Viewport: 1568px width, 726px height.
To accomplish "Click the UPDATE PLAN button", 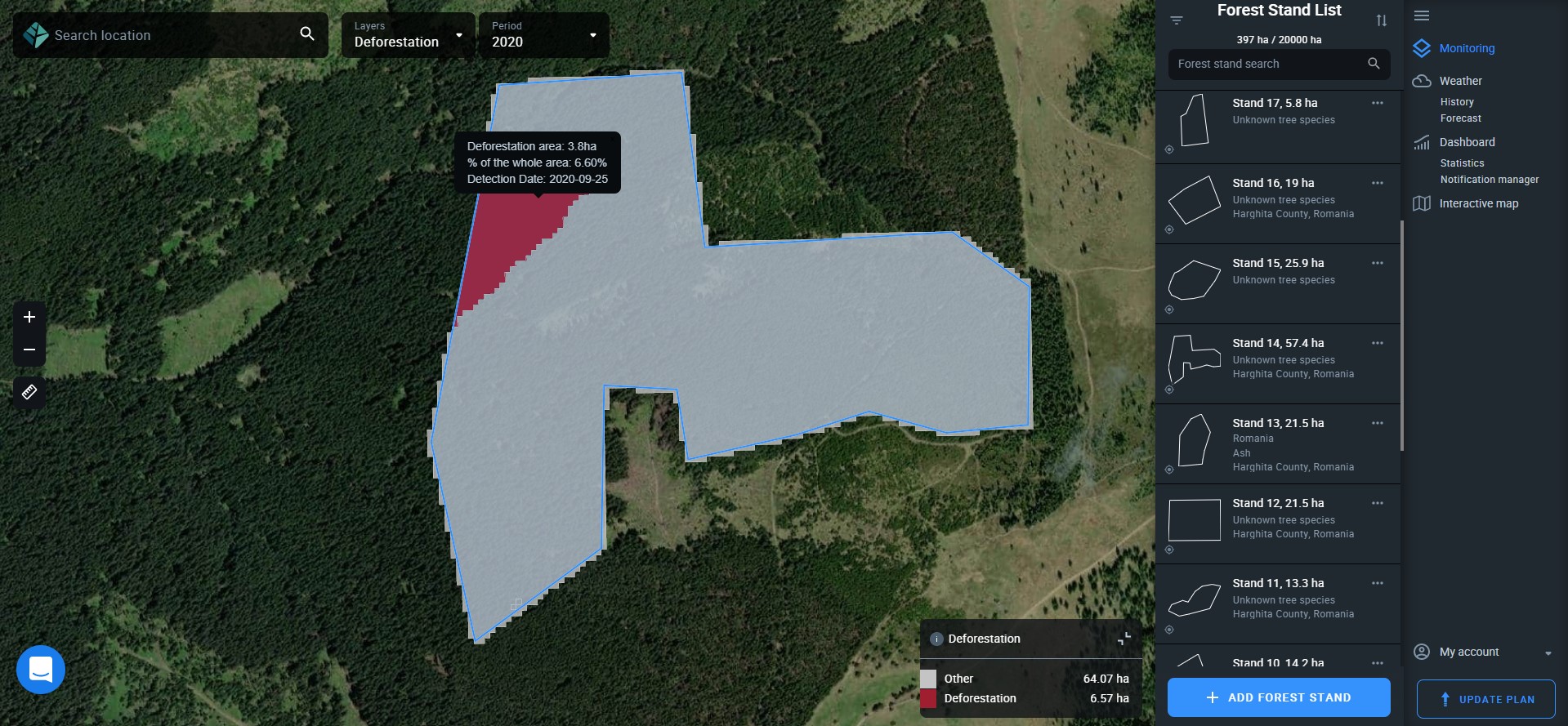I will pos(1485,699).
